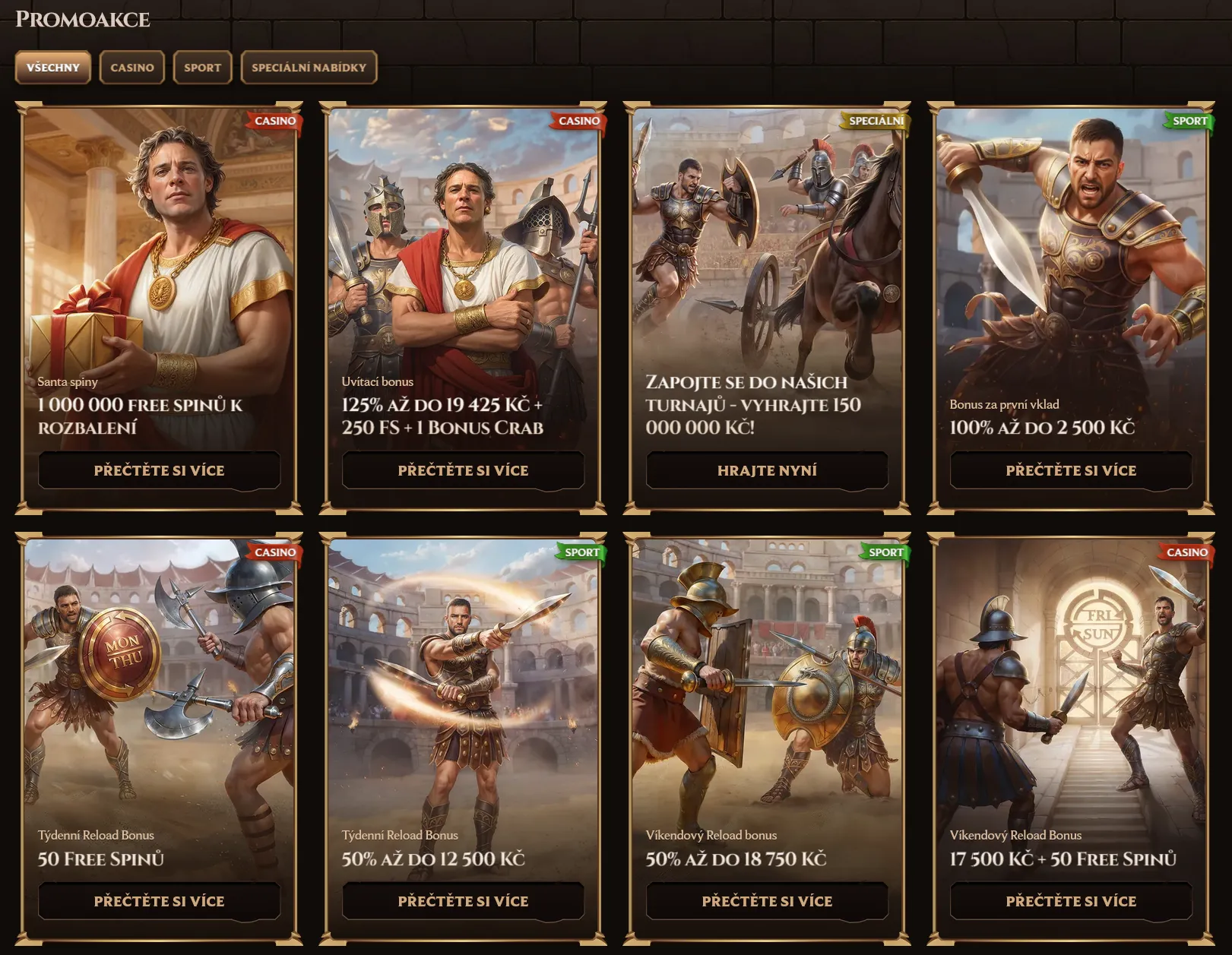
Task: Open the chariot tournament card image
Action: click(x=767, y=243)
